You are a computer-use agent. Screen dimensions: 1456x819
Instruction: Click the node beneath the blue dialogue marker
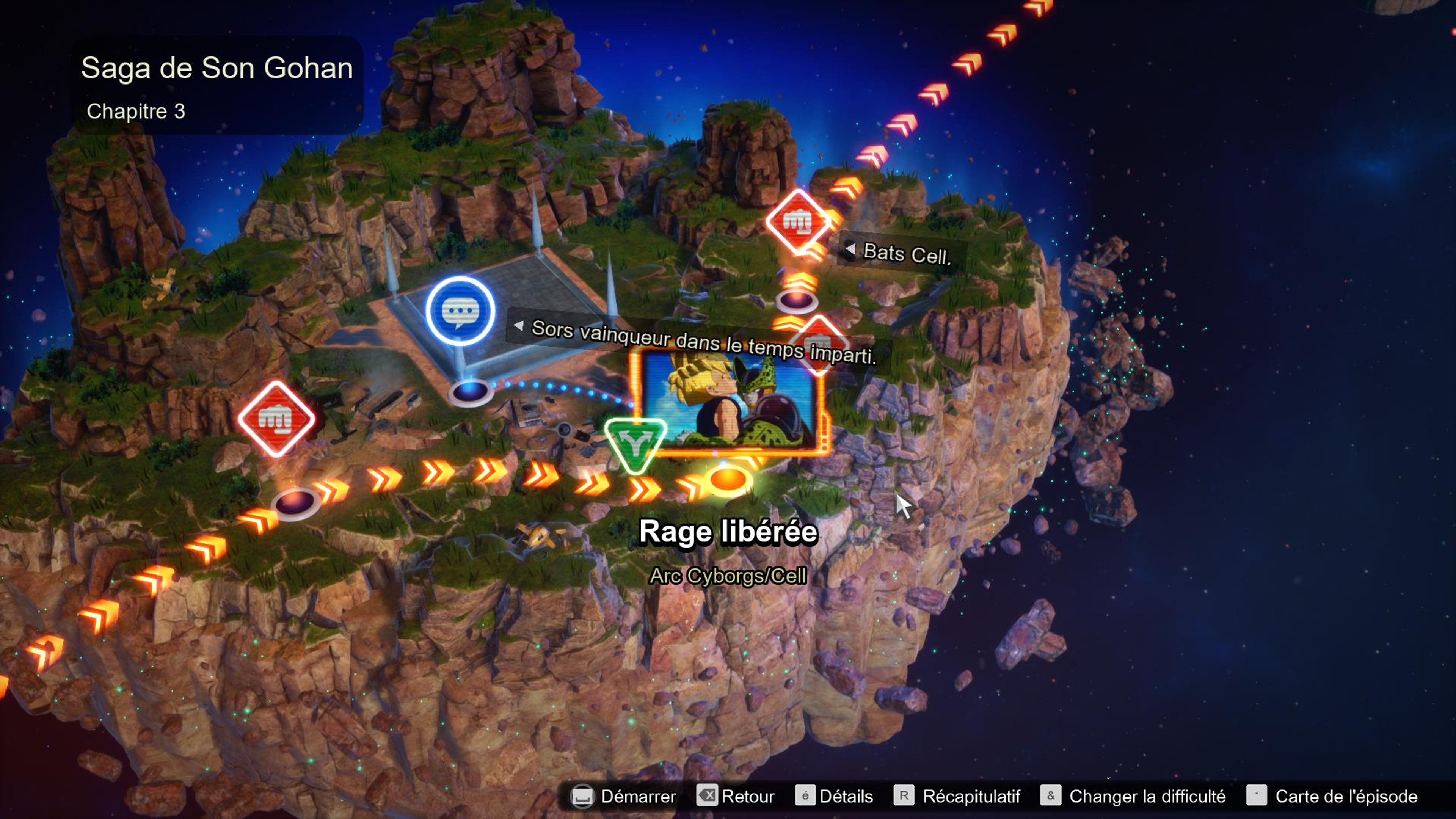[x=469, y=392]
